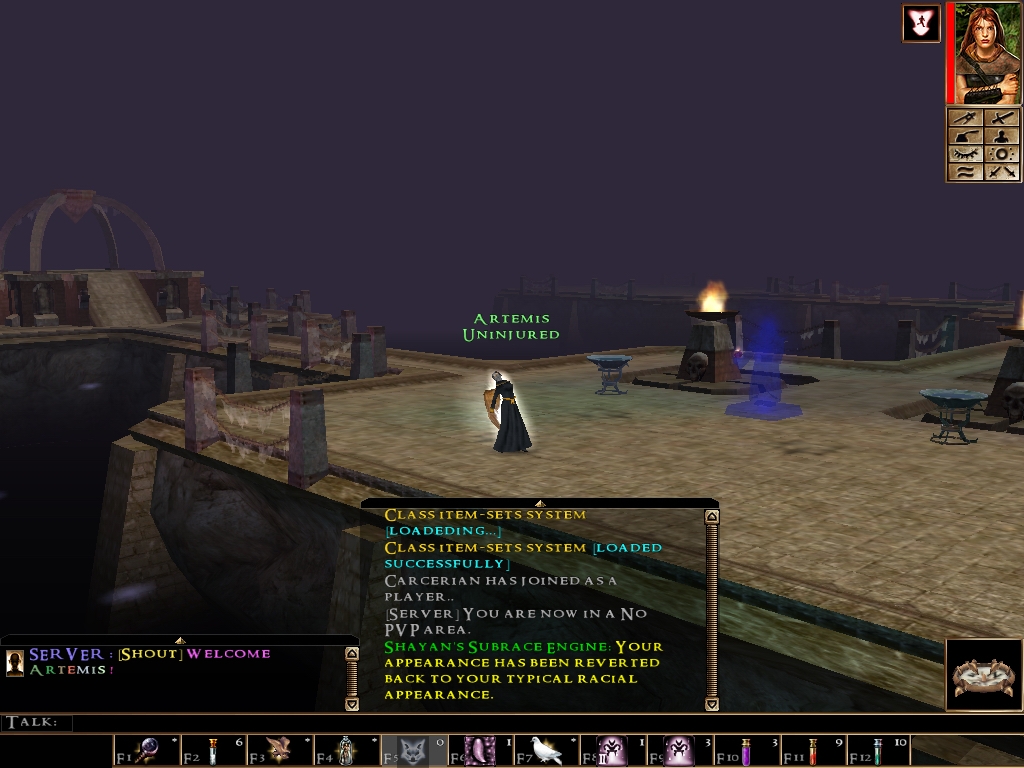This screenshot has height=768, width=1024.
Task: Click the single sword panel button
Action: tap(1002, 119)
